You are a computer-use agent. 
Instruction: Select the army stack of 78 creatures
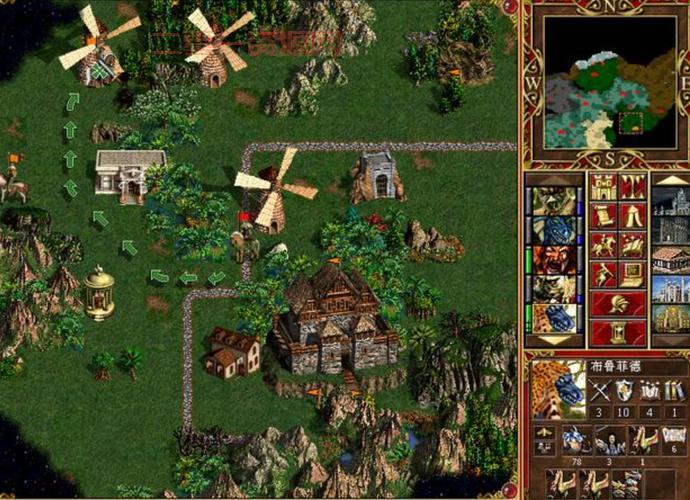pyautogui.click(x=576, y=440)
